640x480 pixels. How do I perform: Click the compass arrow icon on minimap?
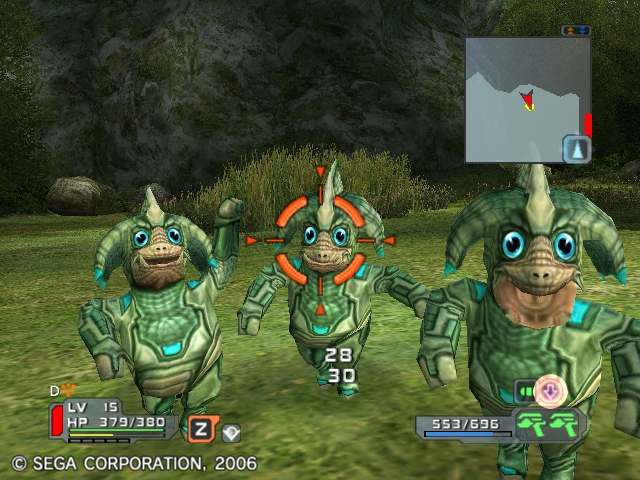pos(577,150)
